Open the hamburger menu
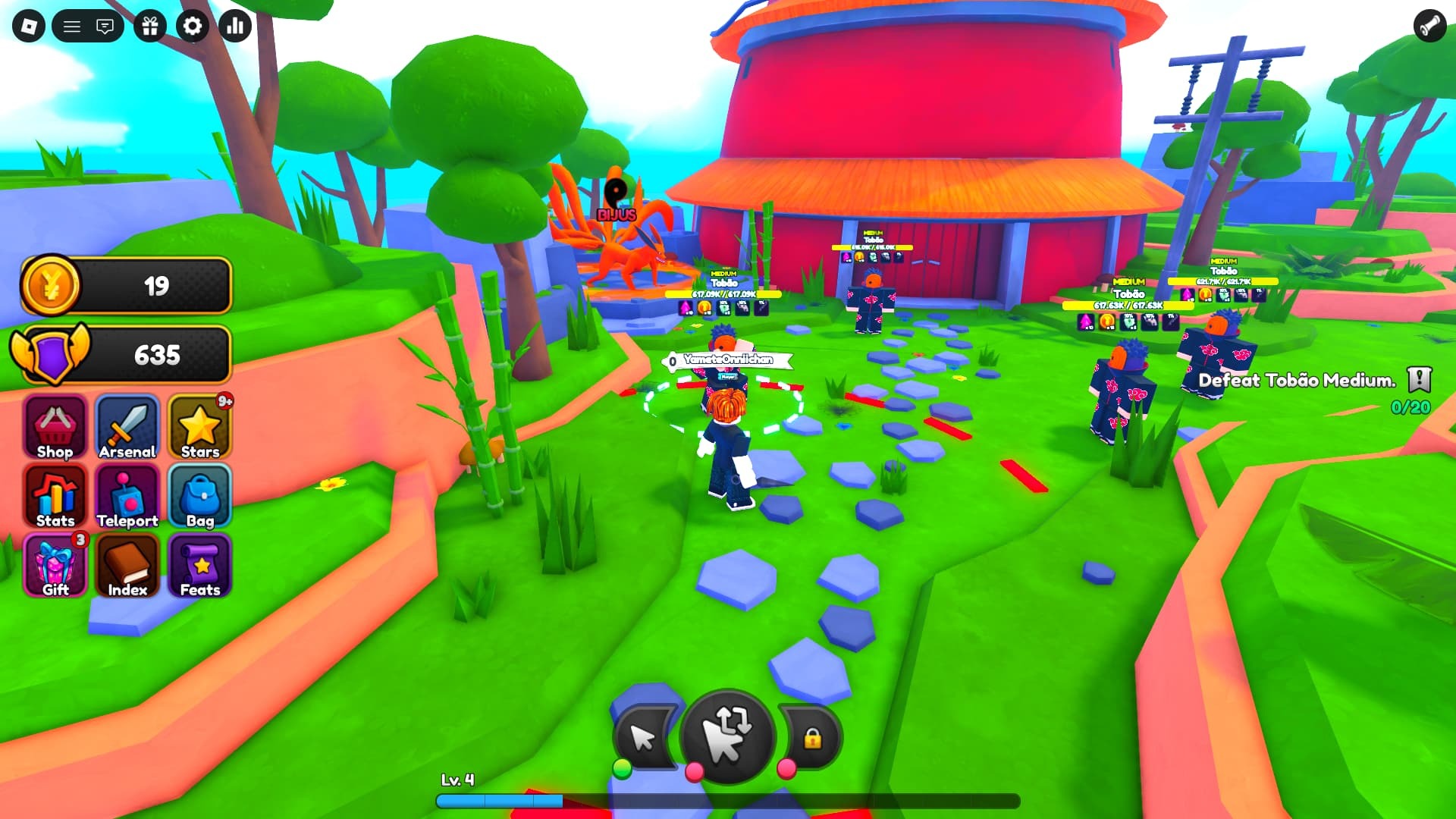The height and width of the screenshot is (819, 1456). (73, 25)
